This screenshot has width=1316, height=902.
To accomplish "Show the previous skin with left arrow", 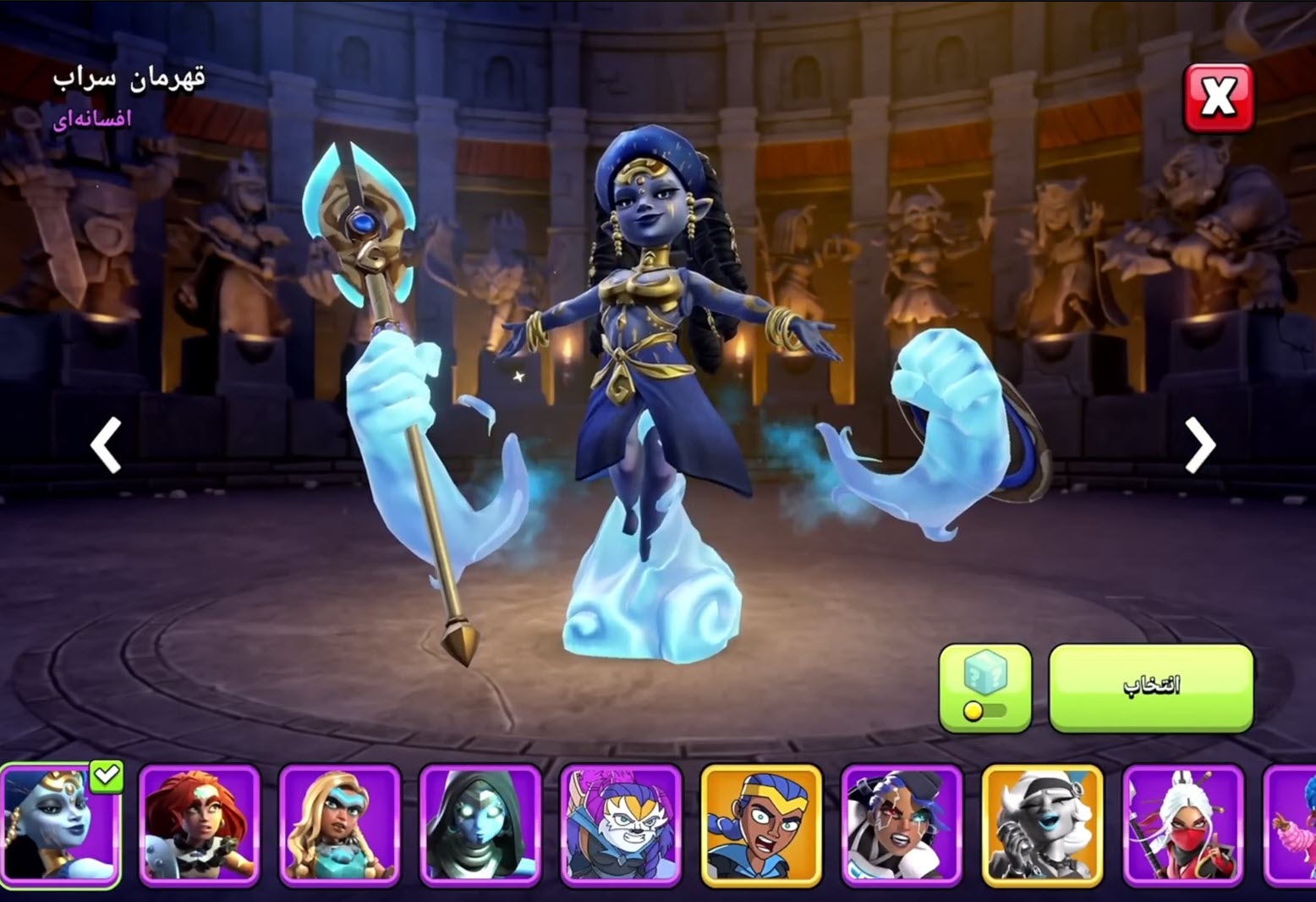I will [107, 444].
